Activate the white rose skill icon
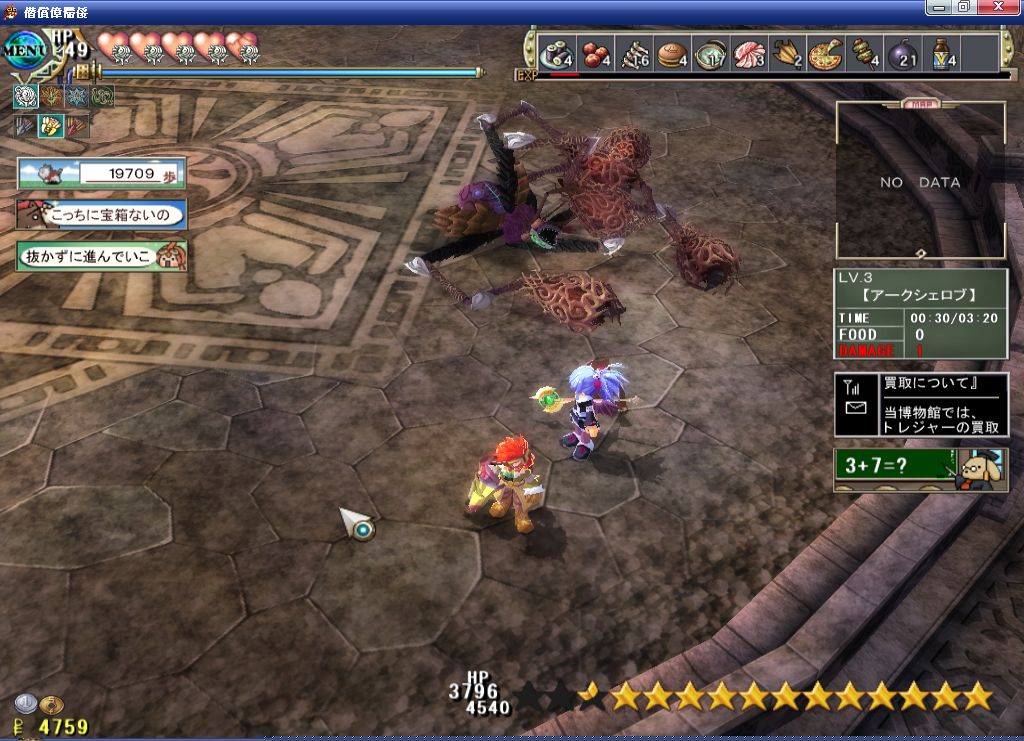The height and width of the screenshot is (741, 1024). pyautogui.click(x=25, y=97)
